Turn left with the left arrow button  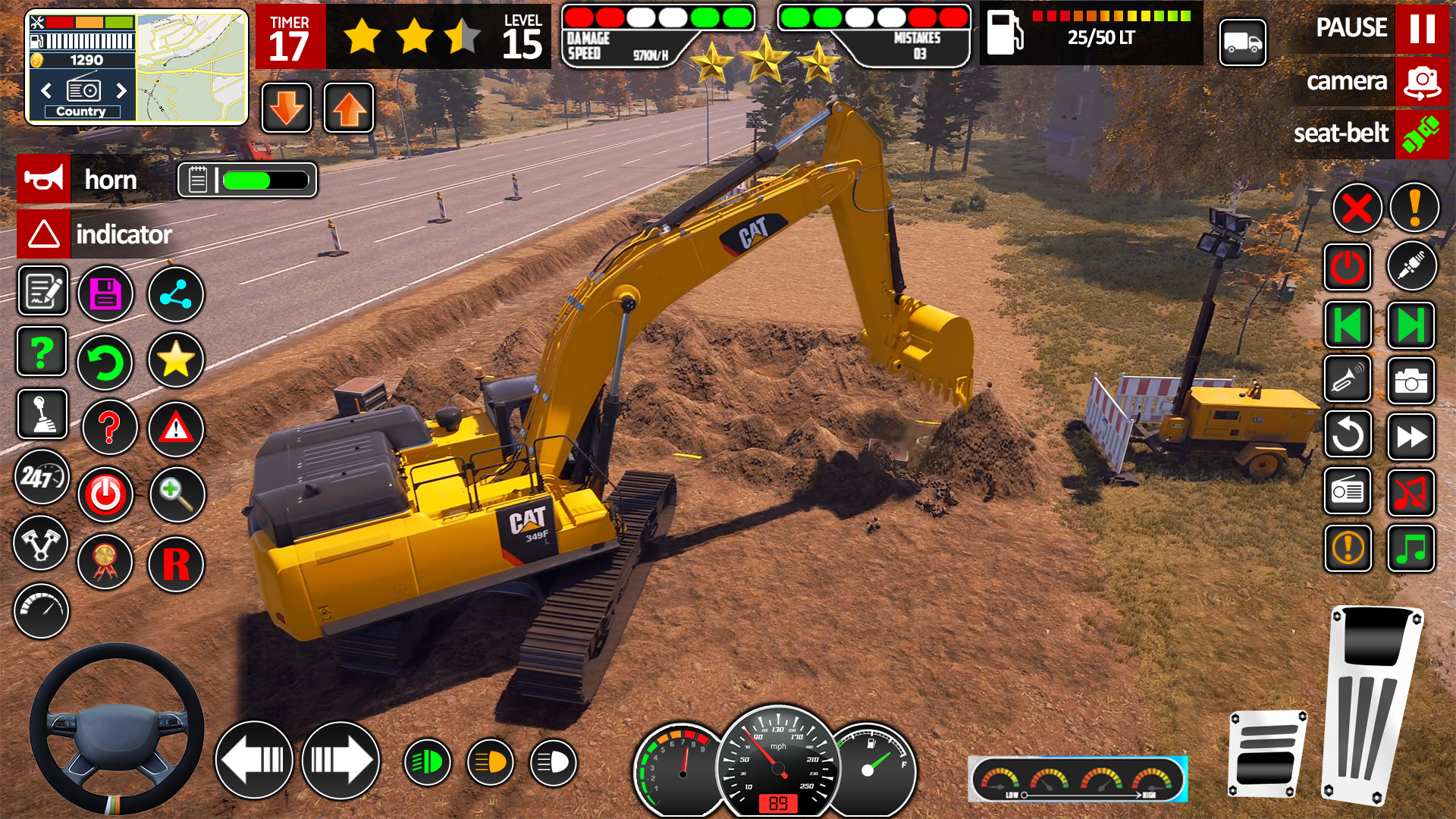pyautogui.click(x=254, y=760)
